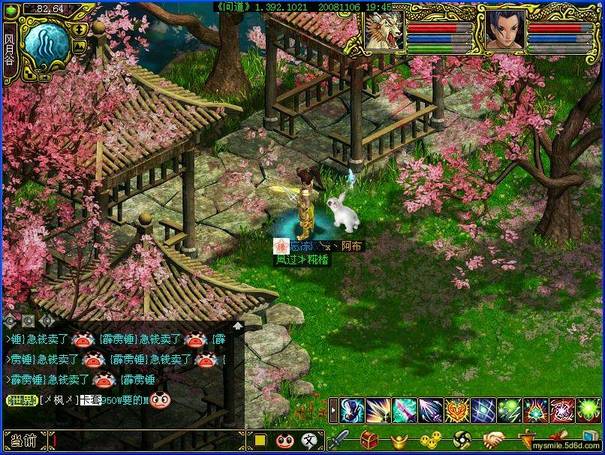Viewport: 605px width, 455px height.
Task: Open the three yellow faces team icon
Action: point(430,439)
